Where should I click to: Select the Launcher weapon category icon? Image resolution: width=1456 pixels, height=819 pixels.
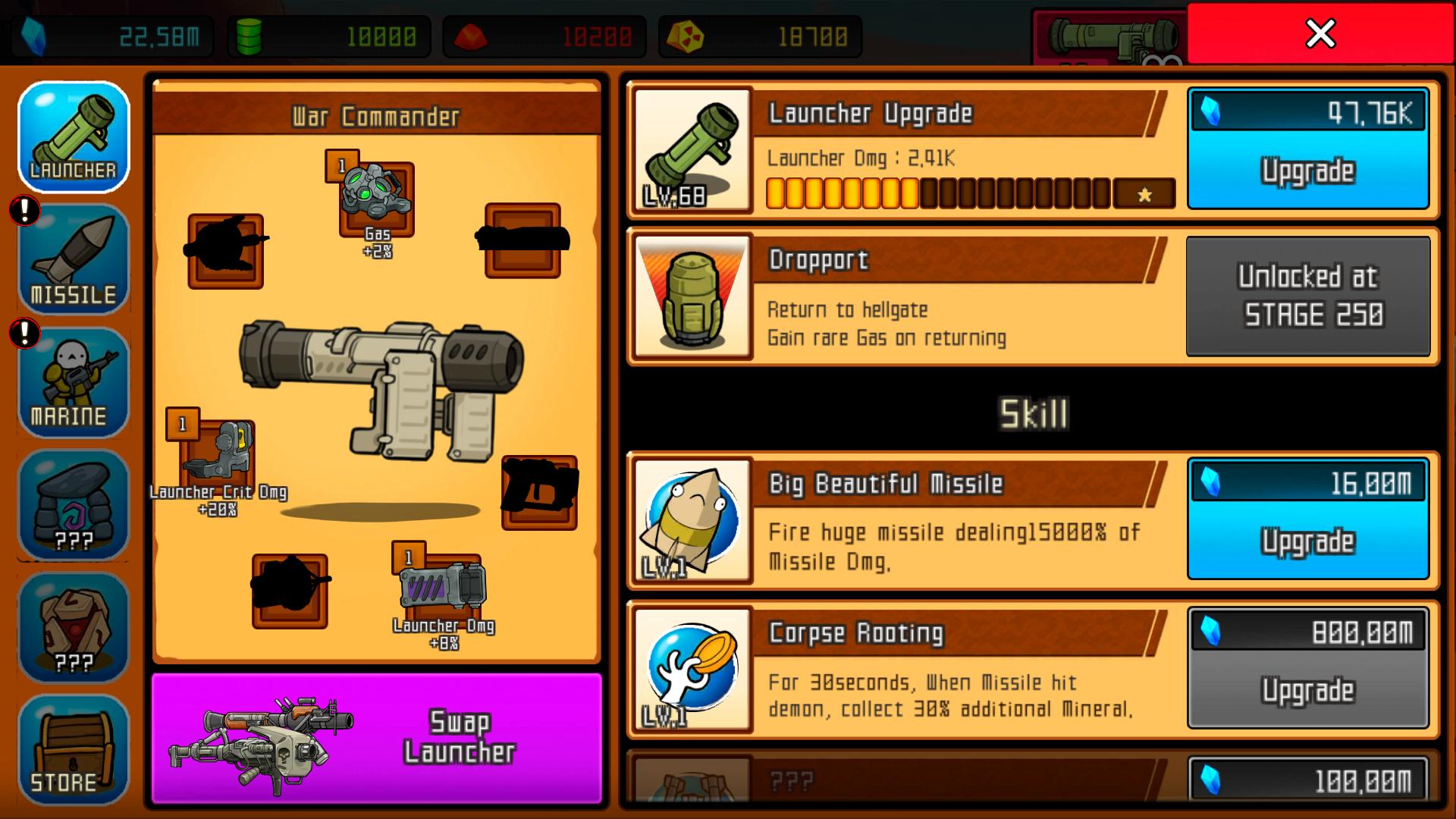73,136
